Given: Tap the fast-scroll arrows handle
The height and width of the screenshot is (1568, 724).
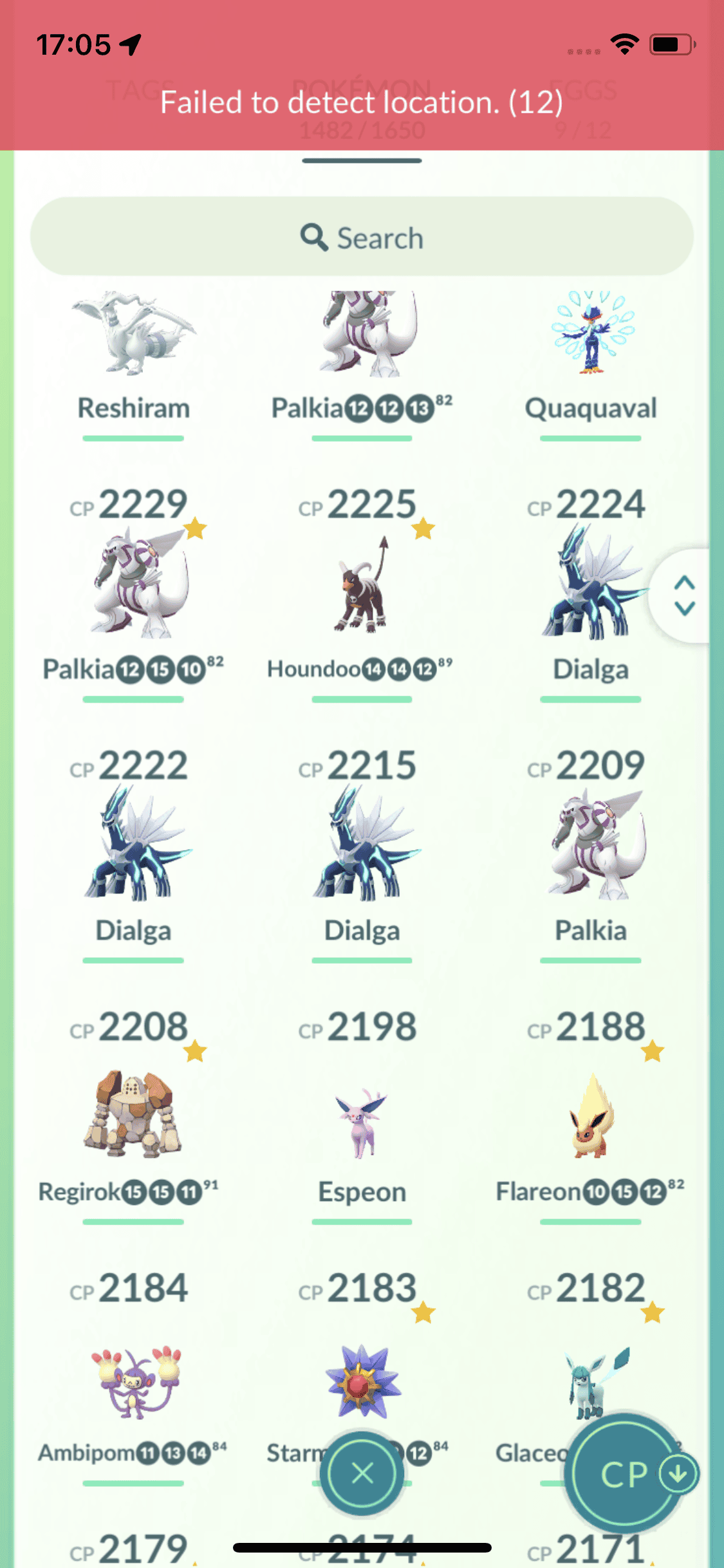Looking at the screenshot, I should (683, 595).
